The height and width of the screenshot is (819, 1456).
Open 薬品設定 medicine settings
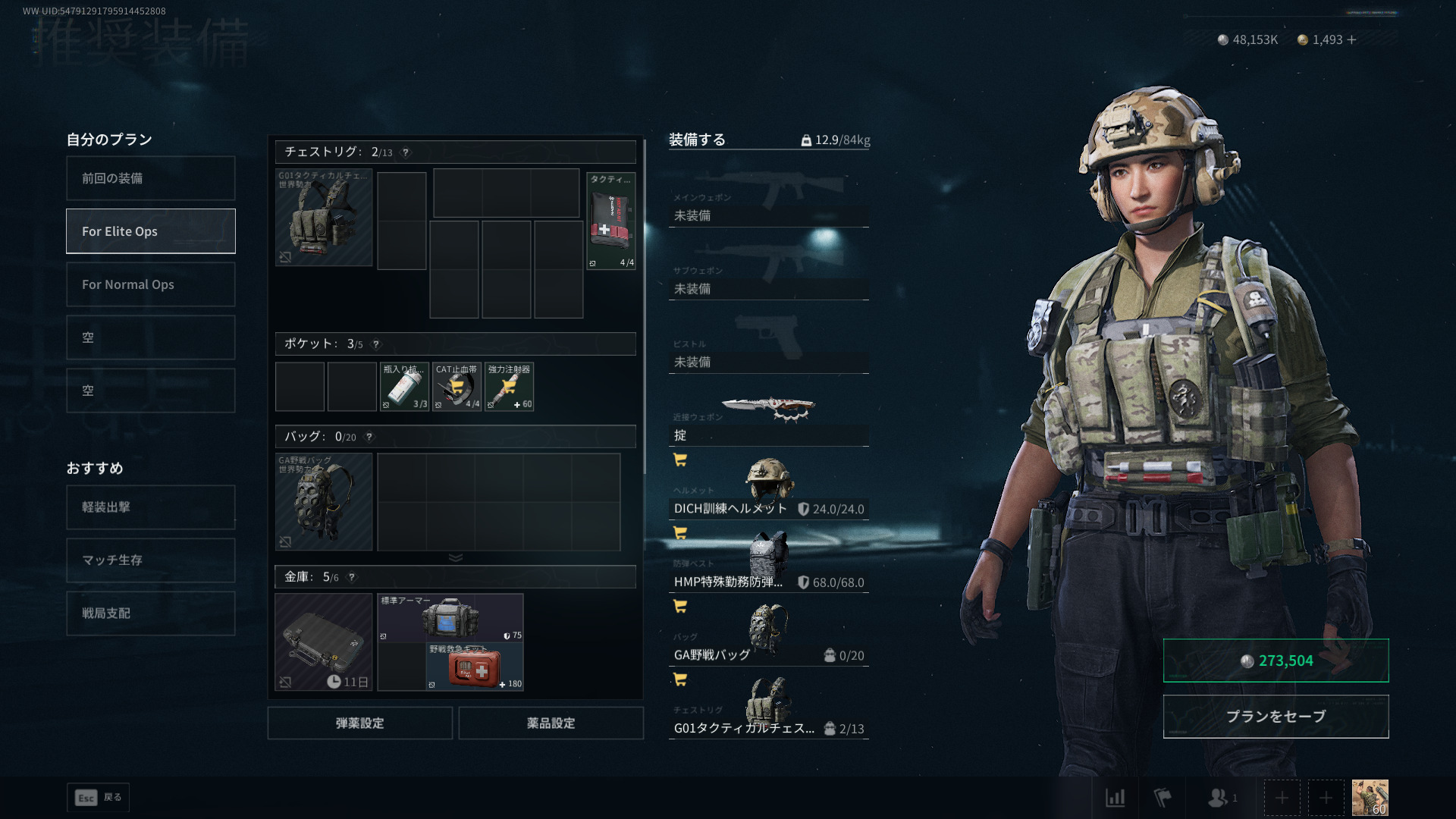point(551,723)
